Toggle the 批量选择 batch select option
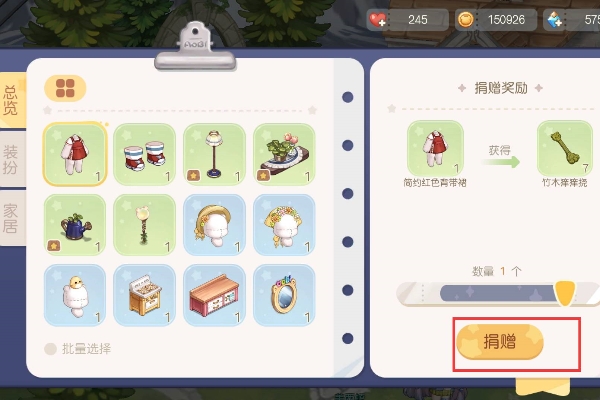This screenshot has width=600, height=400. coord(50,349)
